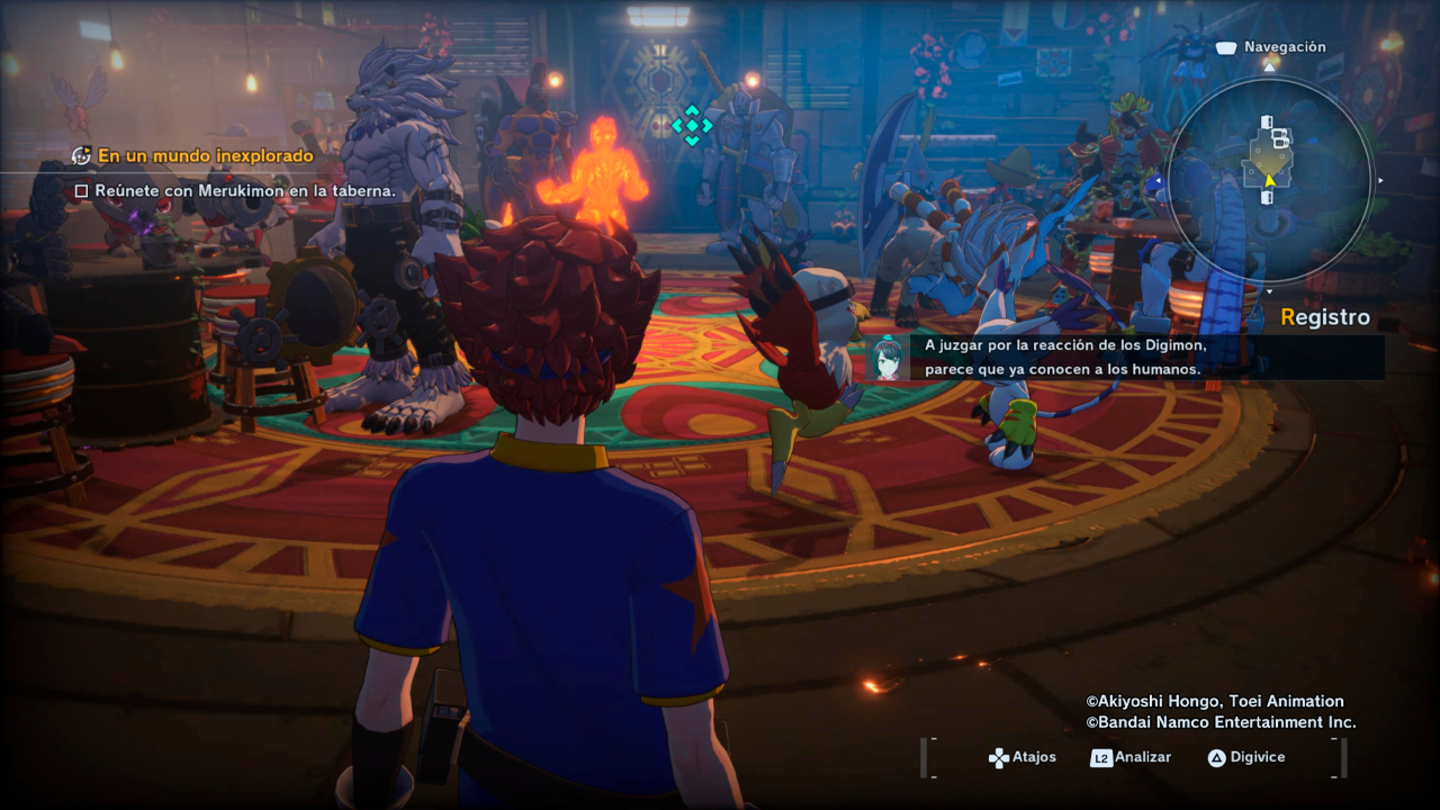Select the speaker portrait in the log

tap(886, 358)
